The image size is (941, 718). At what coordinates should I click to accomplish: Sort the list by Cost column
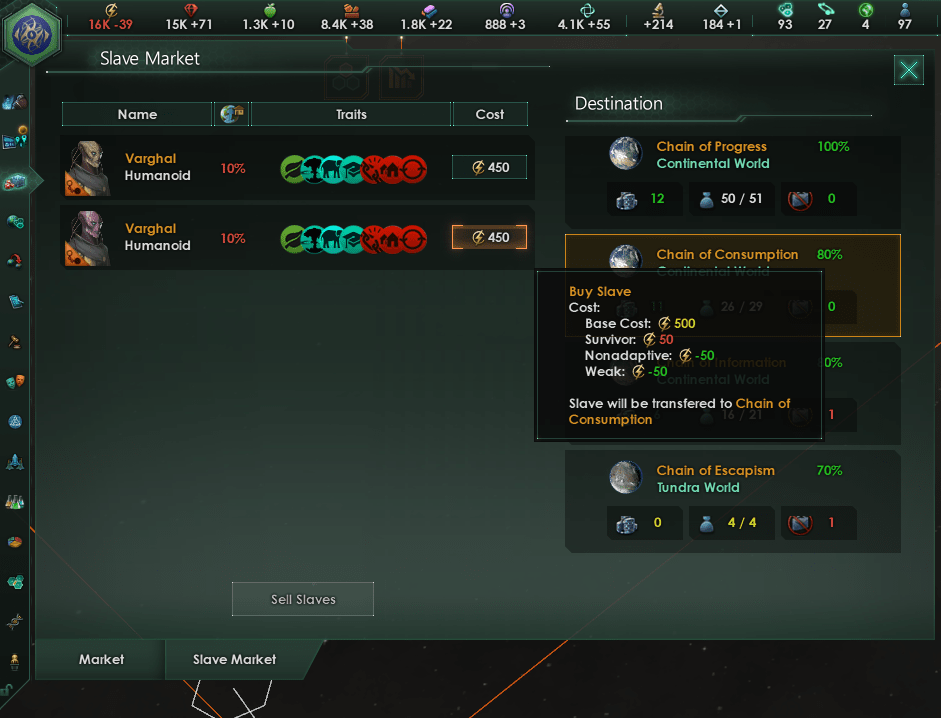(x=490, y=114)
